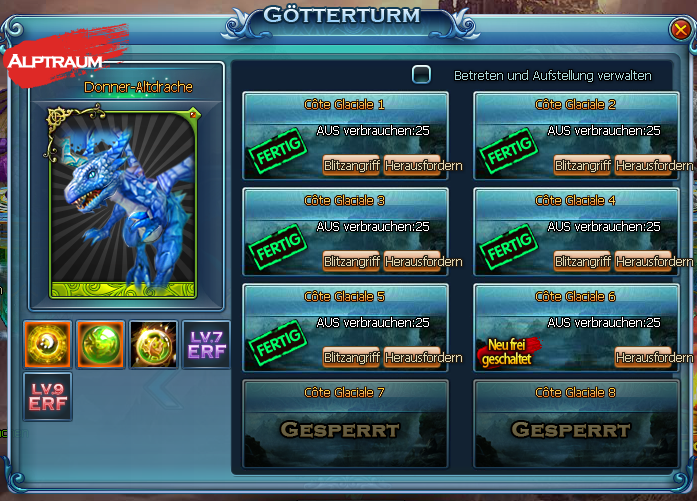Image resolution: width=697 pixels, height=501 pixels.
Task: Start Blitzangriff for Côte Glaciale 3
Action: (x=351, y=261)
